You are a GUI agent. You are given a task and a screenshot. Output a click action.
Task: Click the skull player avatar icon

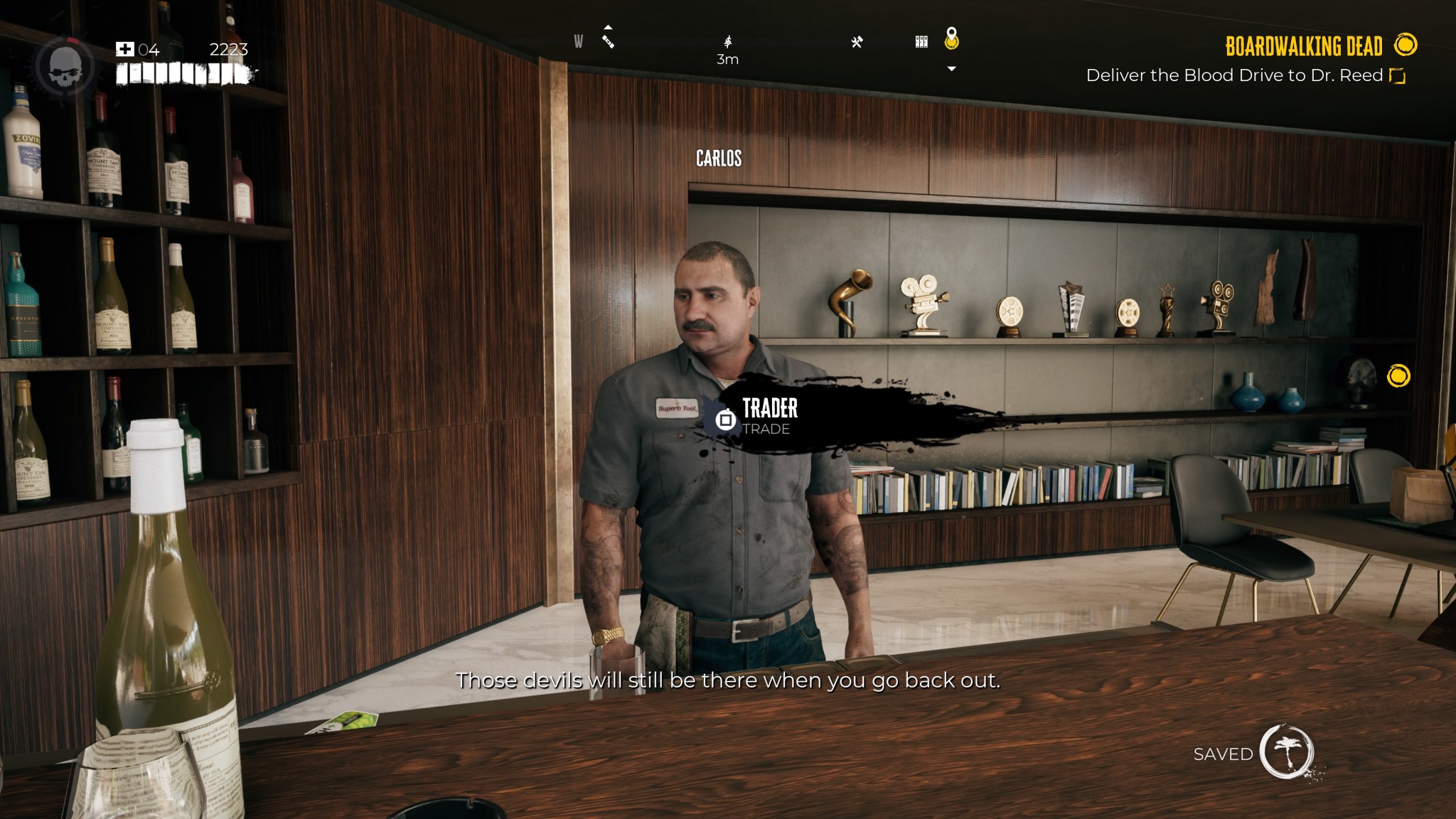[x=66, y=66]
